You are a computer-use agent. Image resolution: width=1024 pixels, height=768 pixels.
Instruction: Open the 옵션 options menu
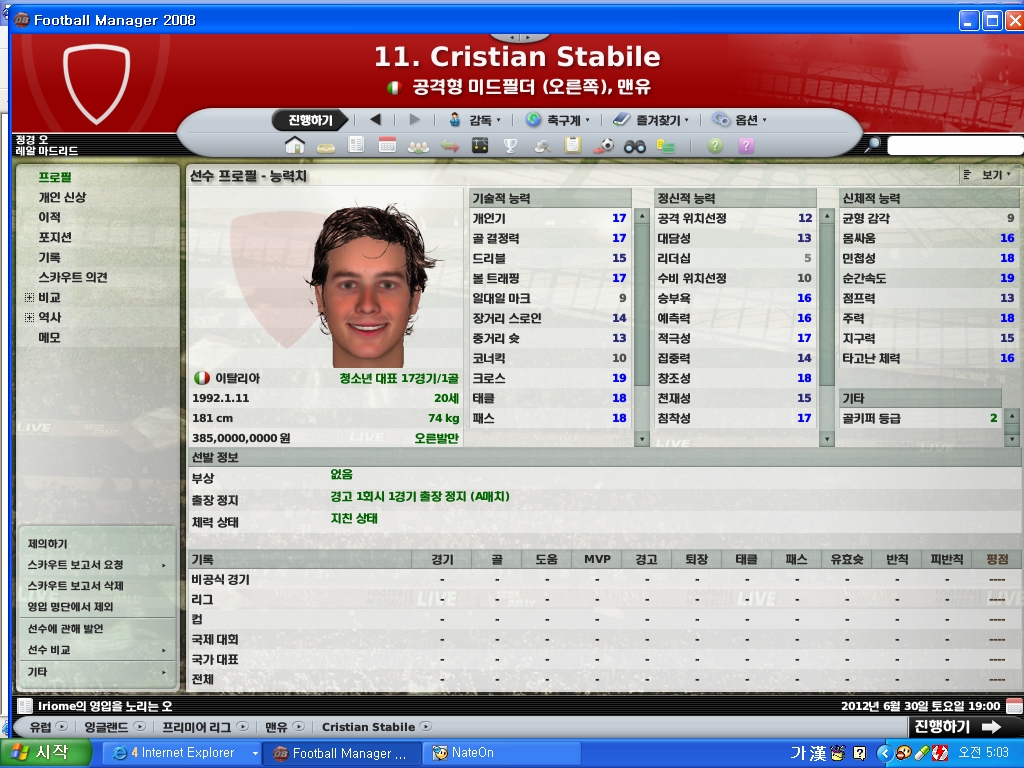click(x=740, y=120)
